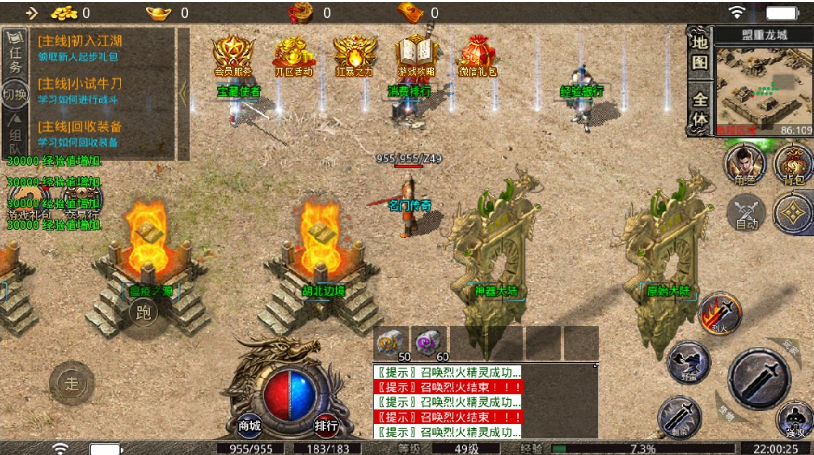
Task: Switch to the 全体 tab beside the minimap
Action: [700, 108]
